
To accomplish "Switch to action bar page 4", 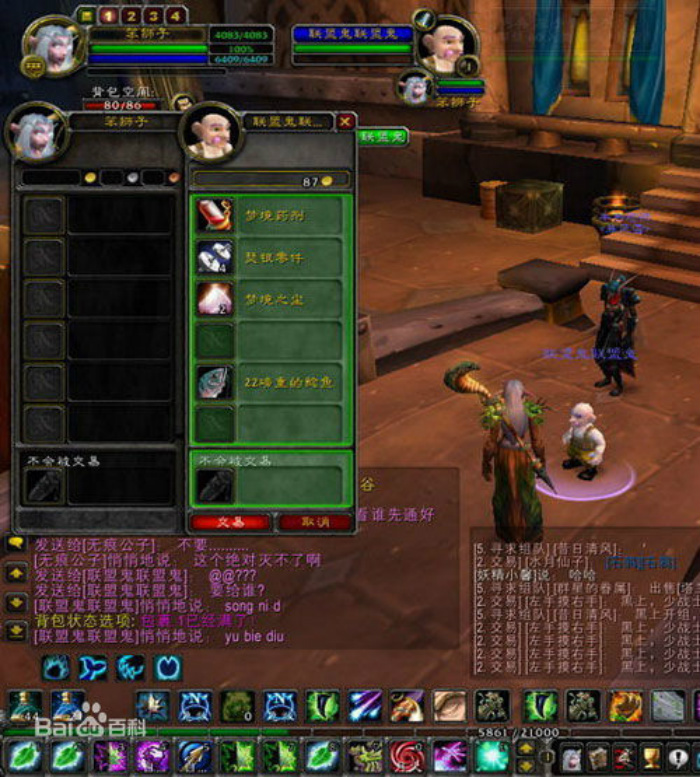I will [175, 15].
